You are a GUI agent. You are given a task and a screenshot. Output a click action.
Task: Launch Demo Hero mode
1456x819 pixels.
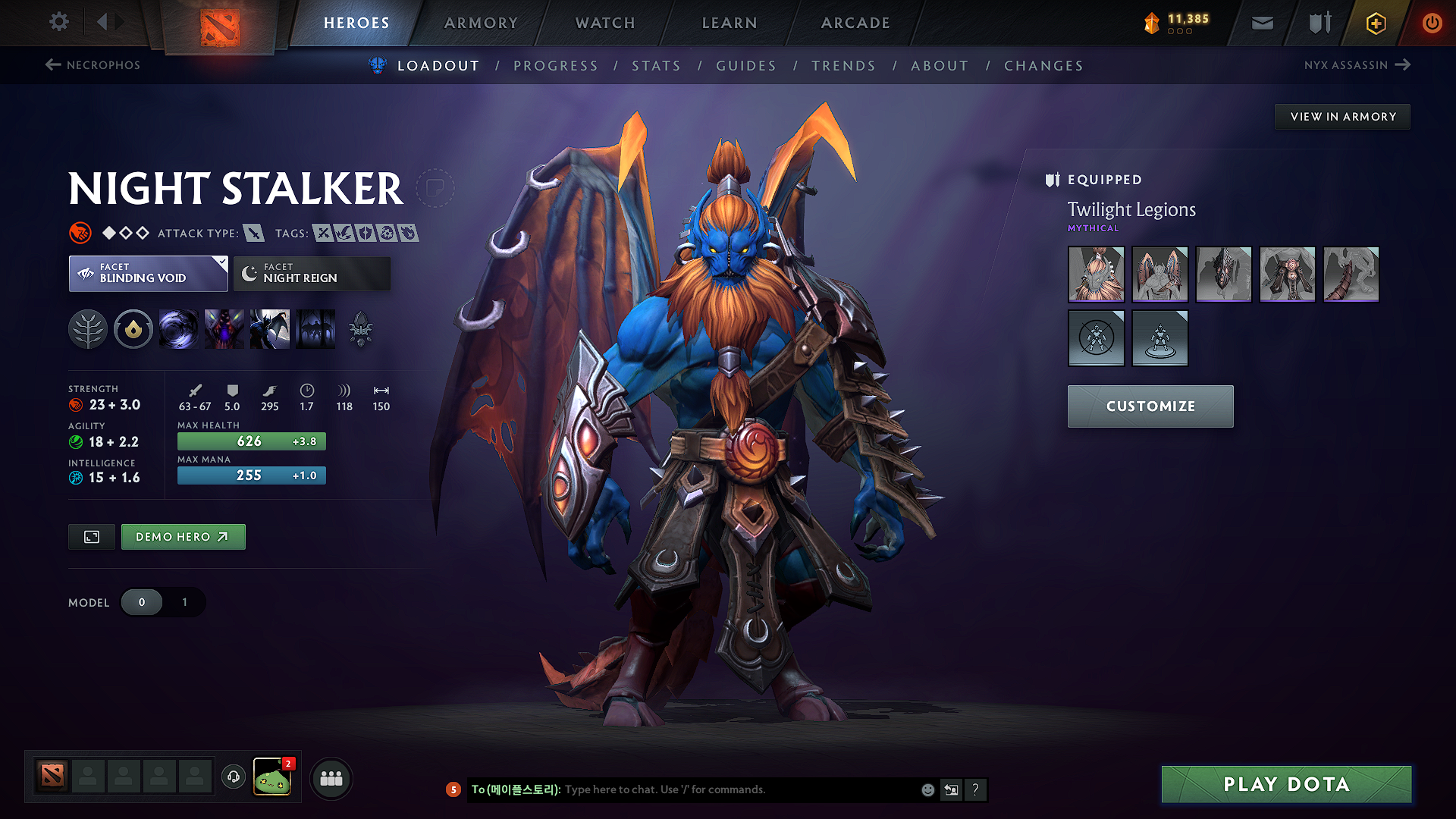point(183,537)
